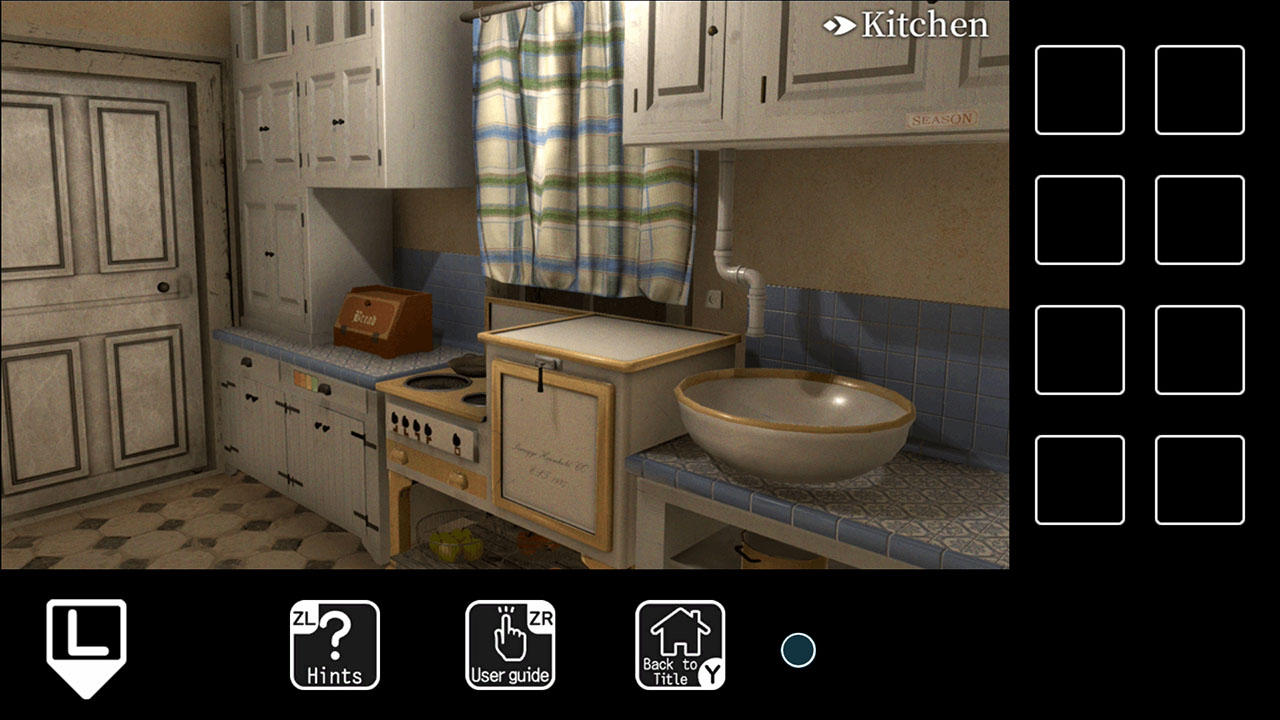This screenshot has width=1280, height=720.
Task: Select the bottom-right inventory slot
Action: [1199, 478]
